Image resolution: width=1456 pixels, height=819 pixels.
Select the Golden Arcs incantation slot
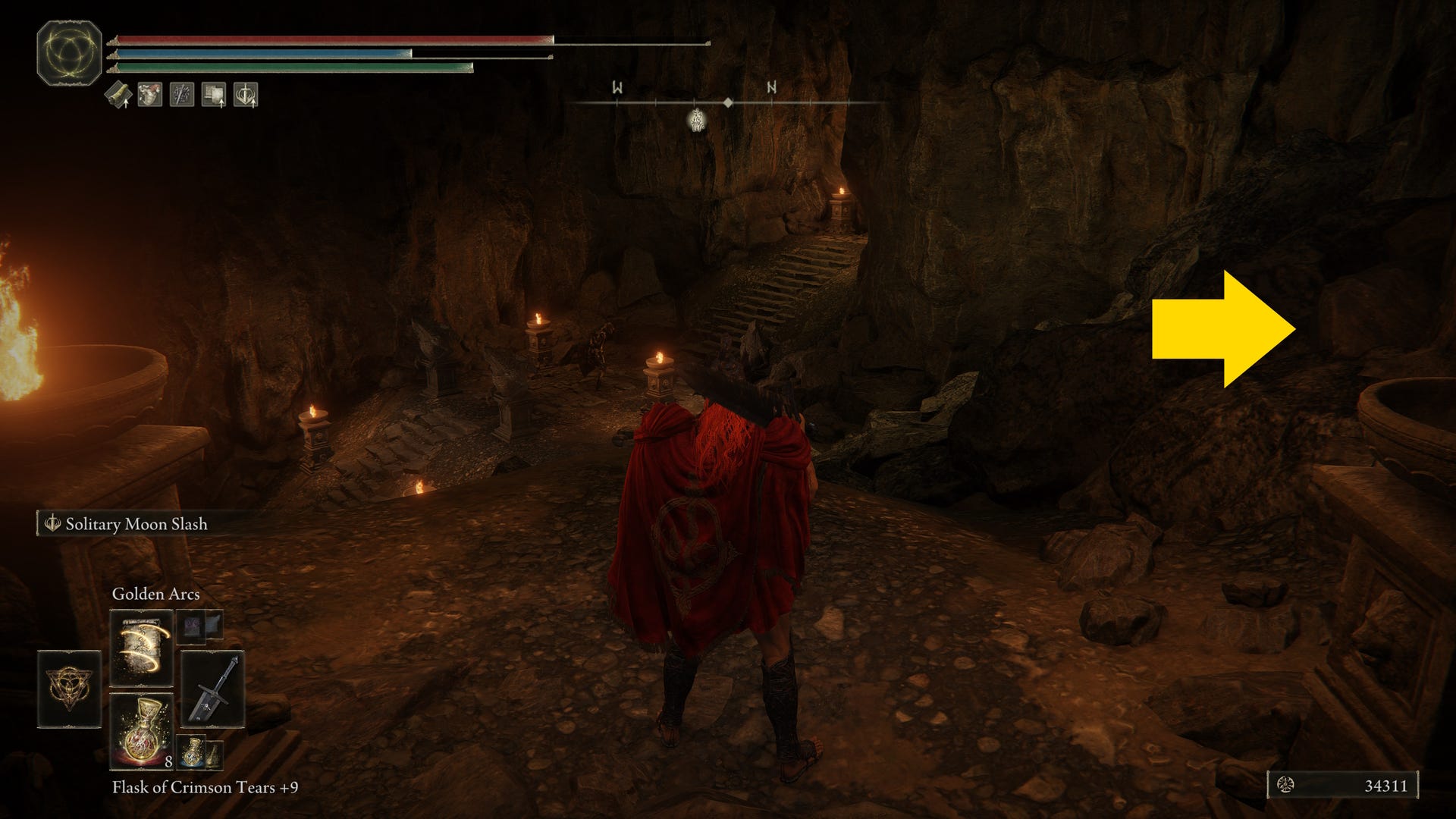[x=142, y=647]
